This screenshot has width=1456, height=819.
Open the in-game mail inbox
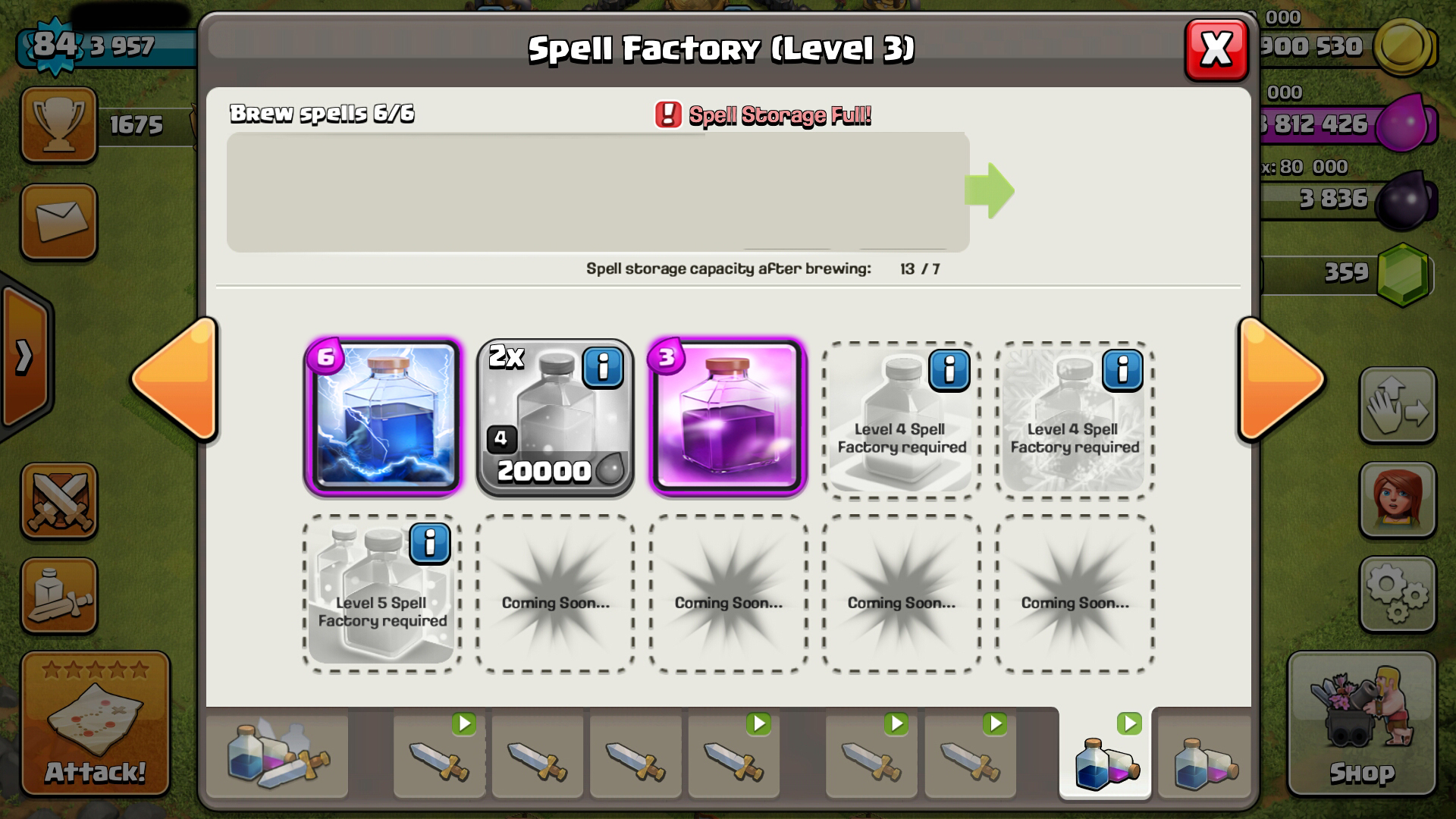point(58,220)
